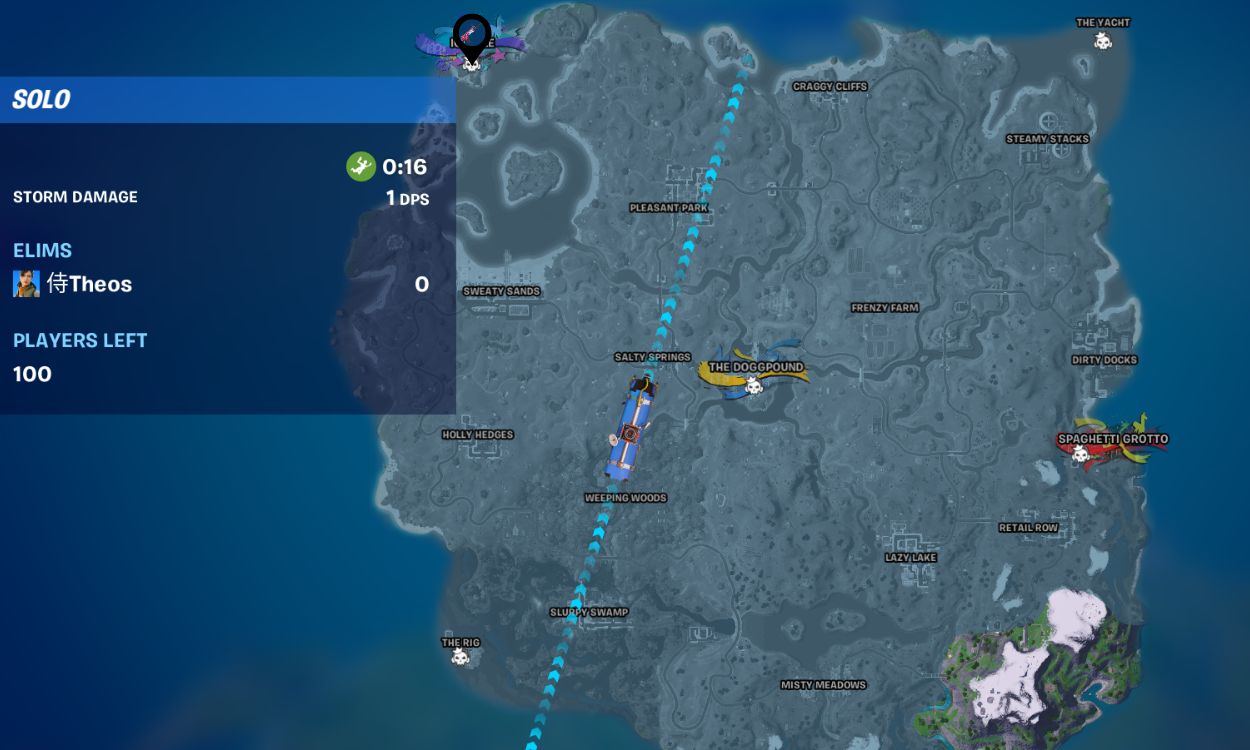Click the blue Battle Bus icon
This screenshot has width=1250, height=750.
point(630,427)
